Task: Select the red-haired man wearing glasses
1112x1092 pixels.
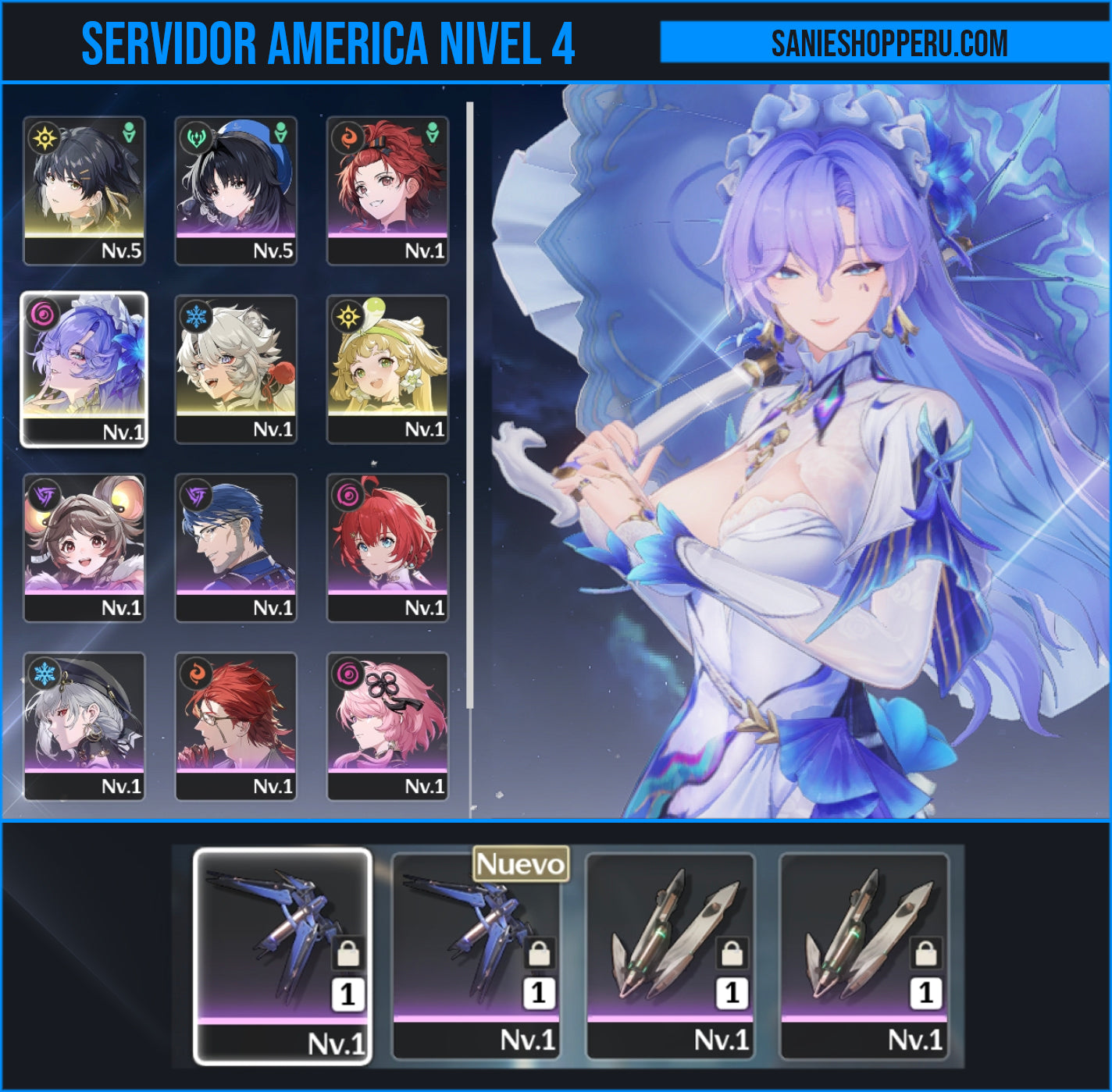Action: [236, 727]
